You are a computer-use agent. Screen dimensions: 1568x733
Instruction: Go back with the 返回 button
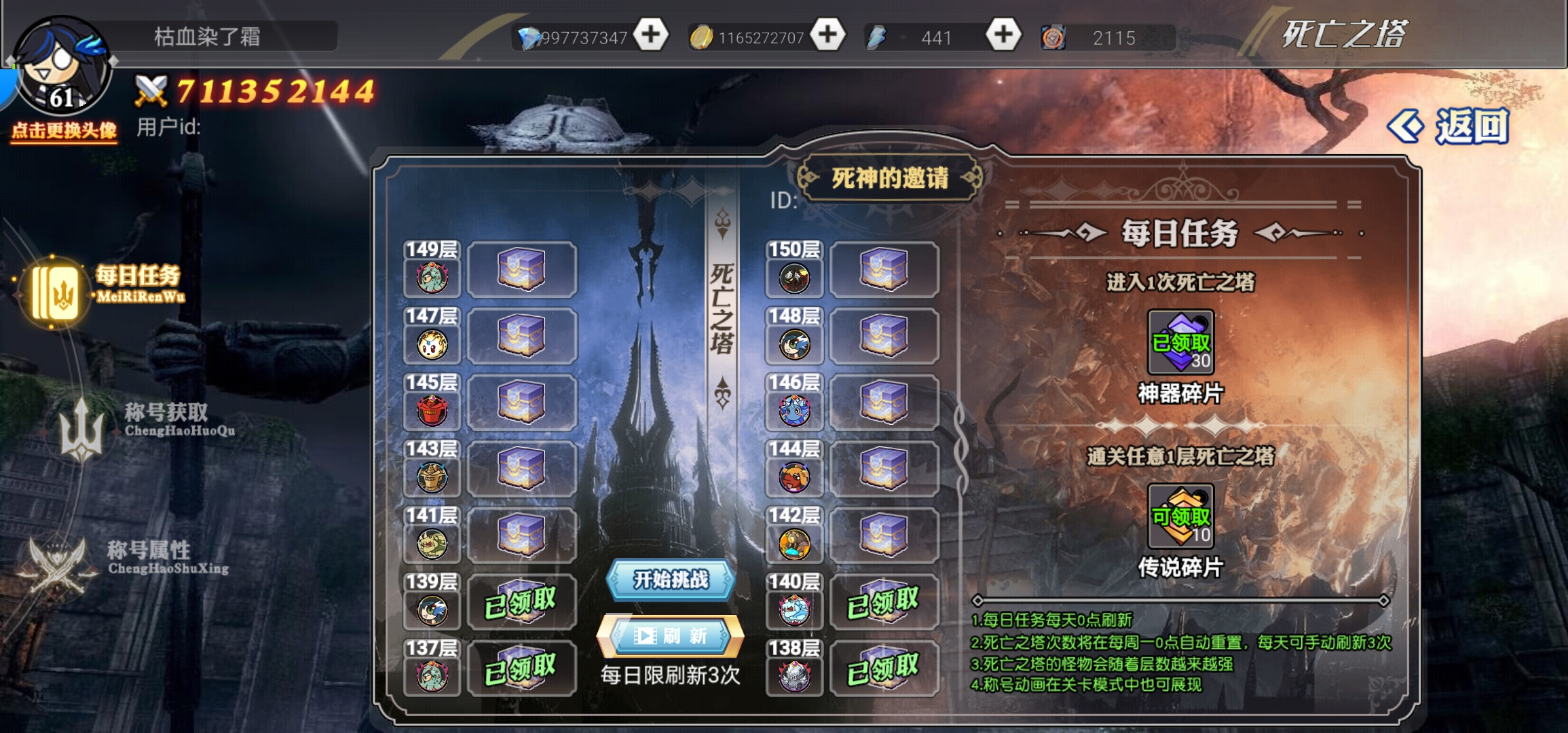click(x=1449, y=126)
